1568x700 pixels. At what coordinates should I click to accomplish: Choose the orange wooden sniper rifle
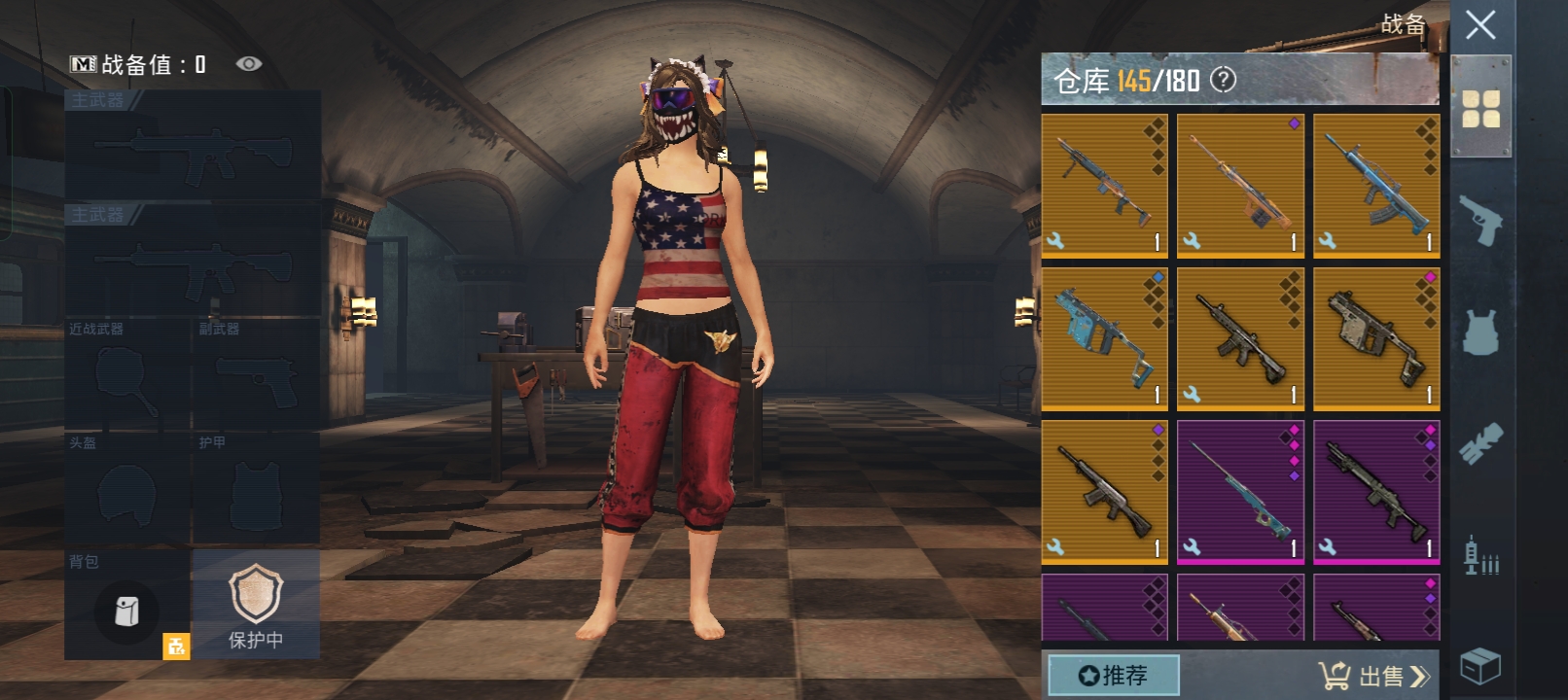pyautogui.click(x=1240, y=185)
